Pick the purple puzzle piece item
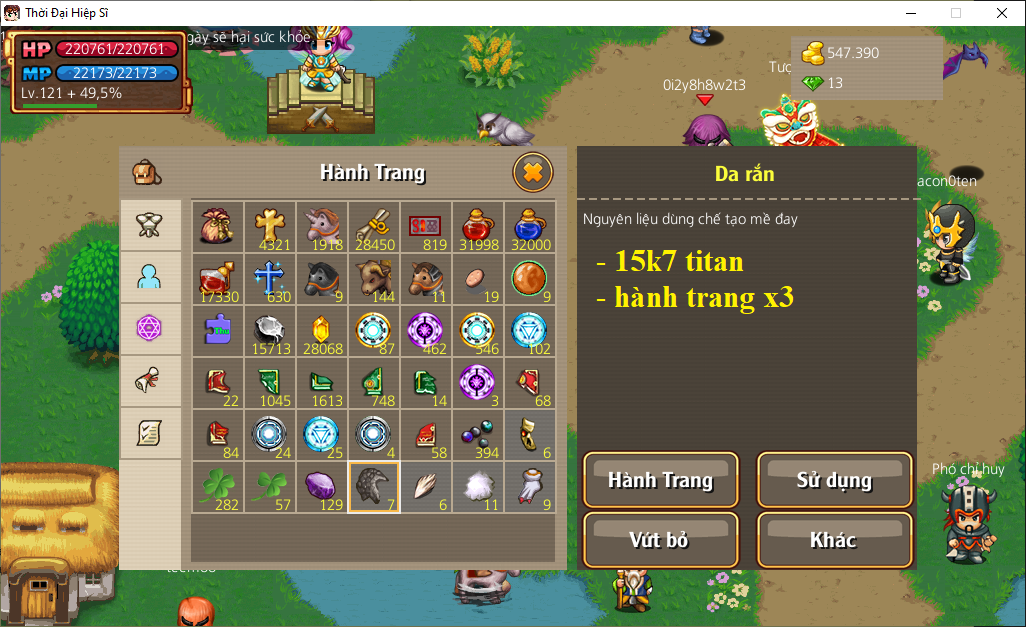Image resolution: width=1026 pixels, height=627 pixels. point(218,331)
